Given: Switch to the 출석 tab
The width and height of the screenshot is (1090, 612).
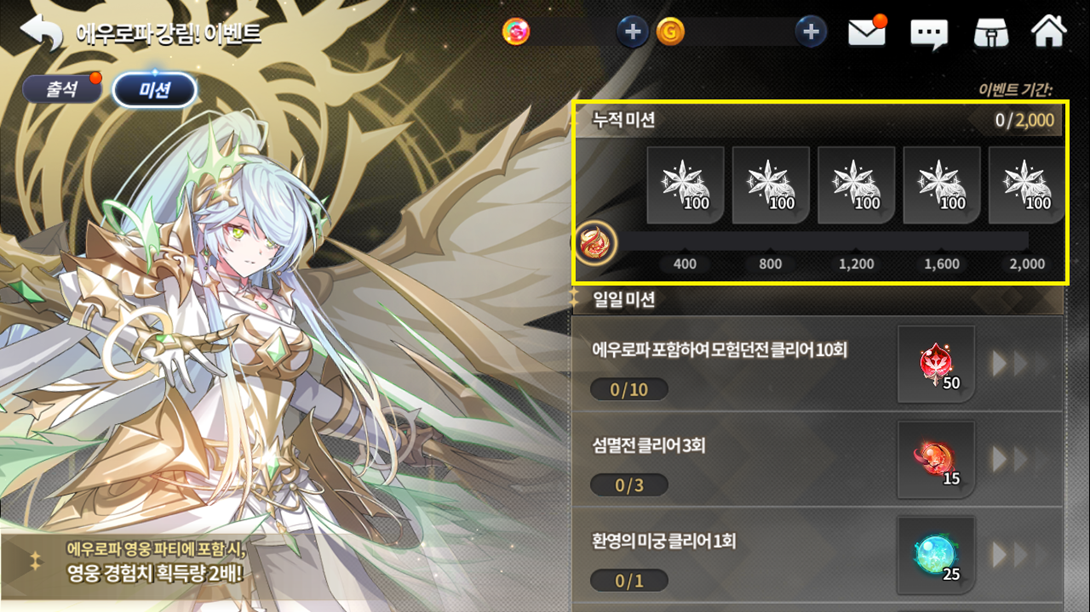Looking at the screenshot, I should pyautogui.click(x=62, y=89).
